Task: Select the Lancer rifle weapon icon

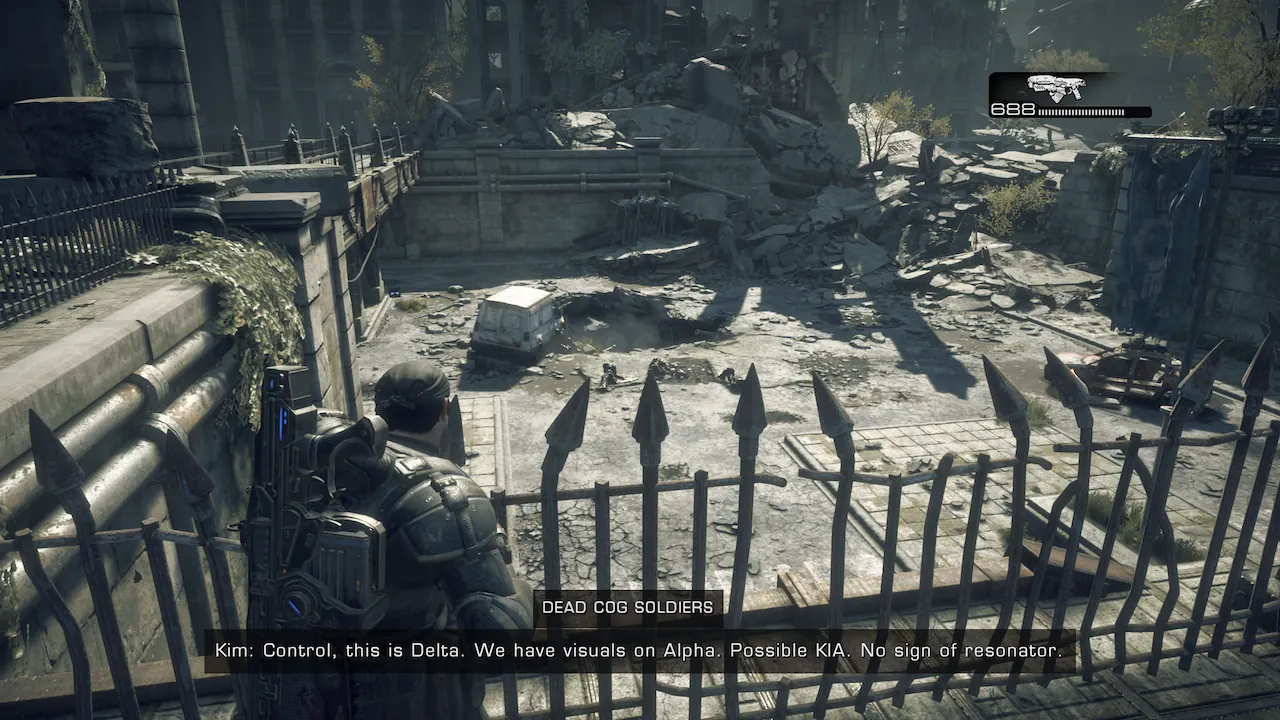Action: click(x=1056, y=87)
